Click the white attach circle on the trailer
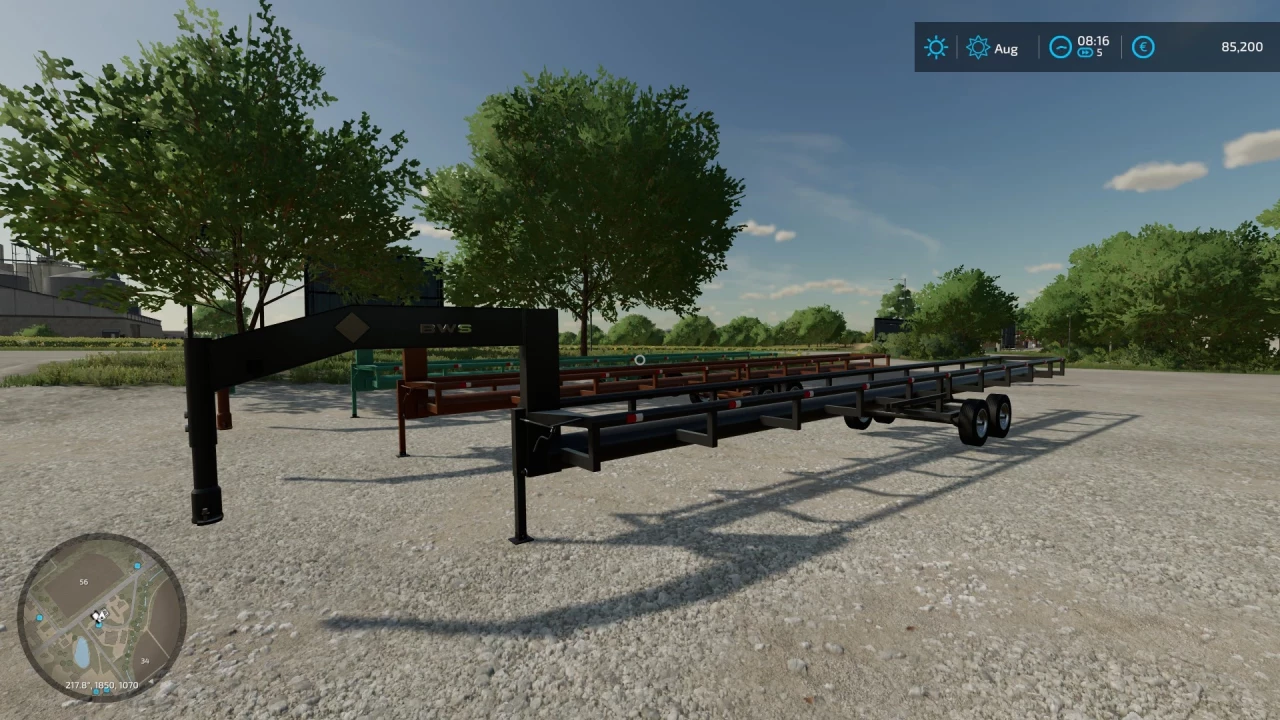Image resolution: width=1280 pixels, height=720 pixels. 638,360
